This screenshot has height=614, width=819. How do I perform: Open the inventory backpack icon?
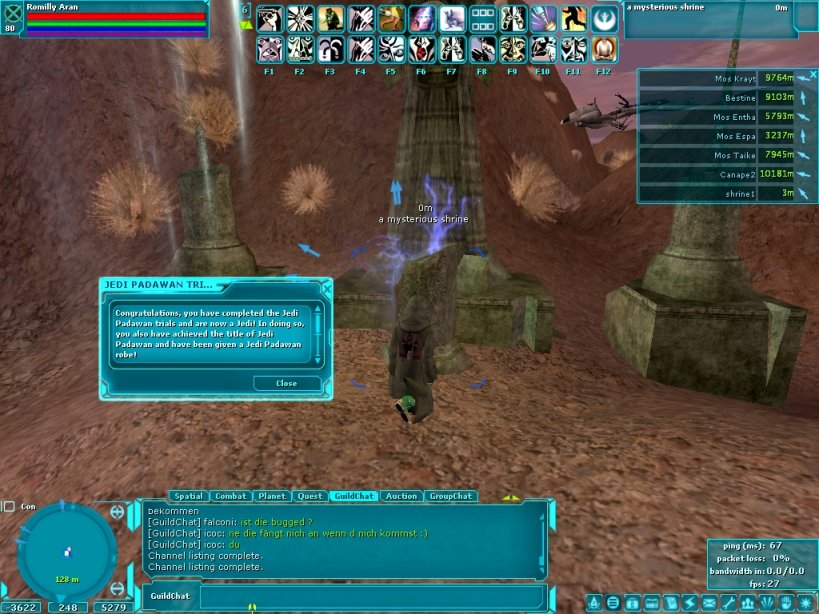[632, 603]
